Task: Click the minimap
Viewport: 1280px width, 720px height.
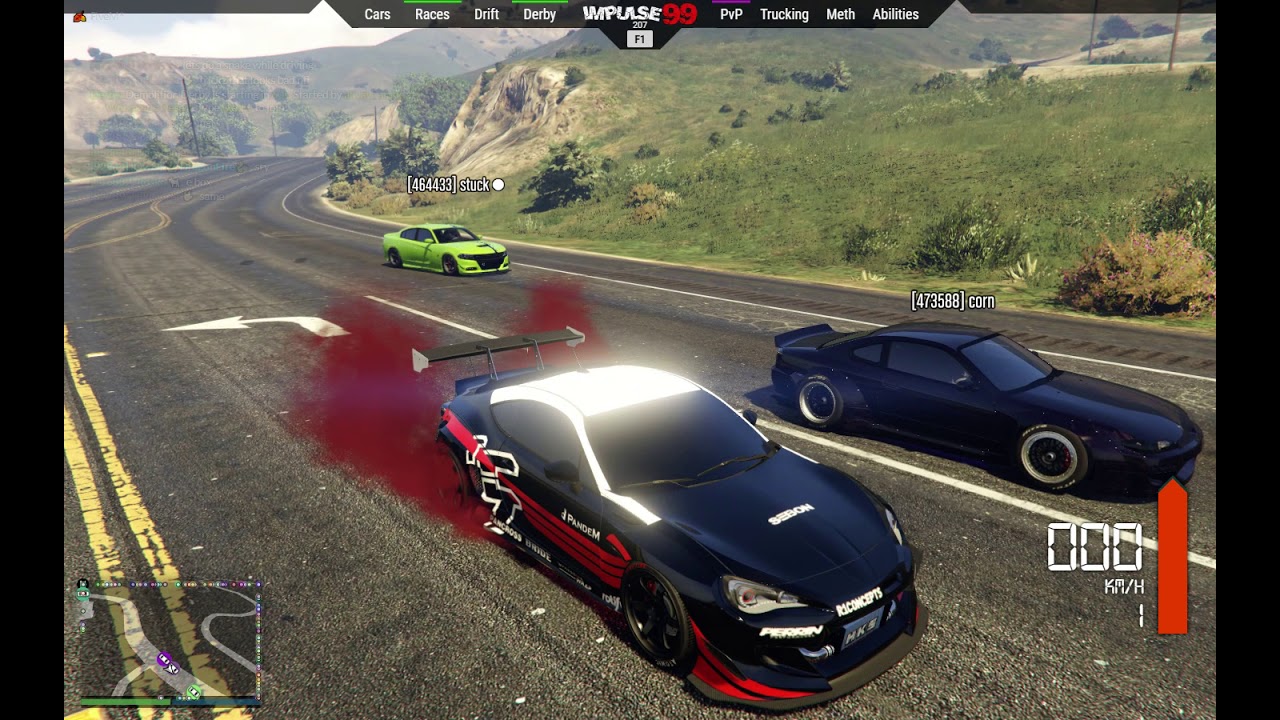Action: tap(168, 640)
